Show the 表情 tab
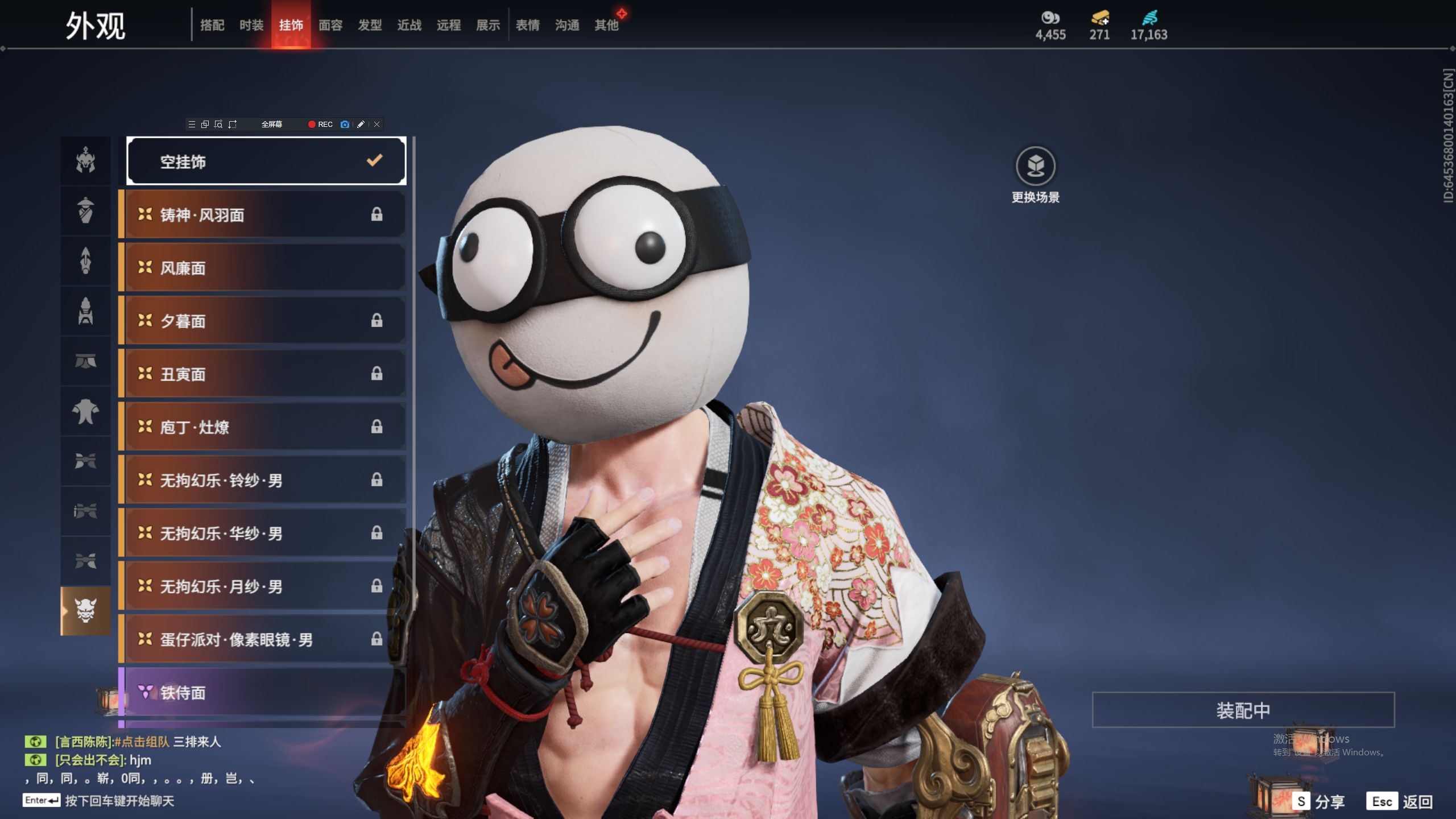The width and height of the screenshot is (1456, 819). pos(527,25)
